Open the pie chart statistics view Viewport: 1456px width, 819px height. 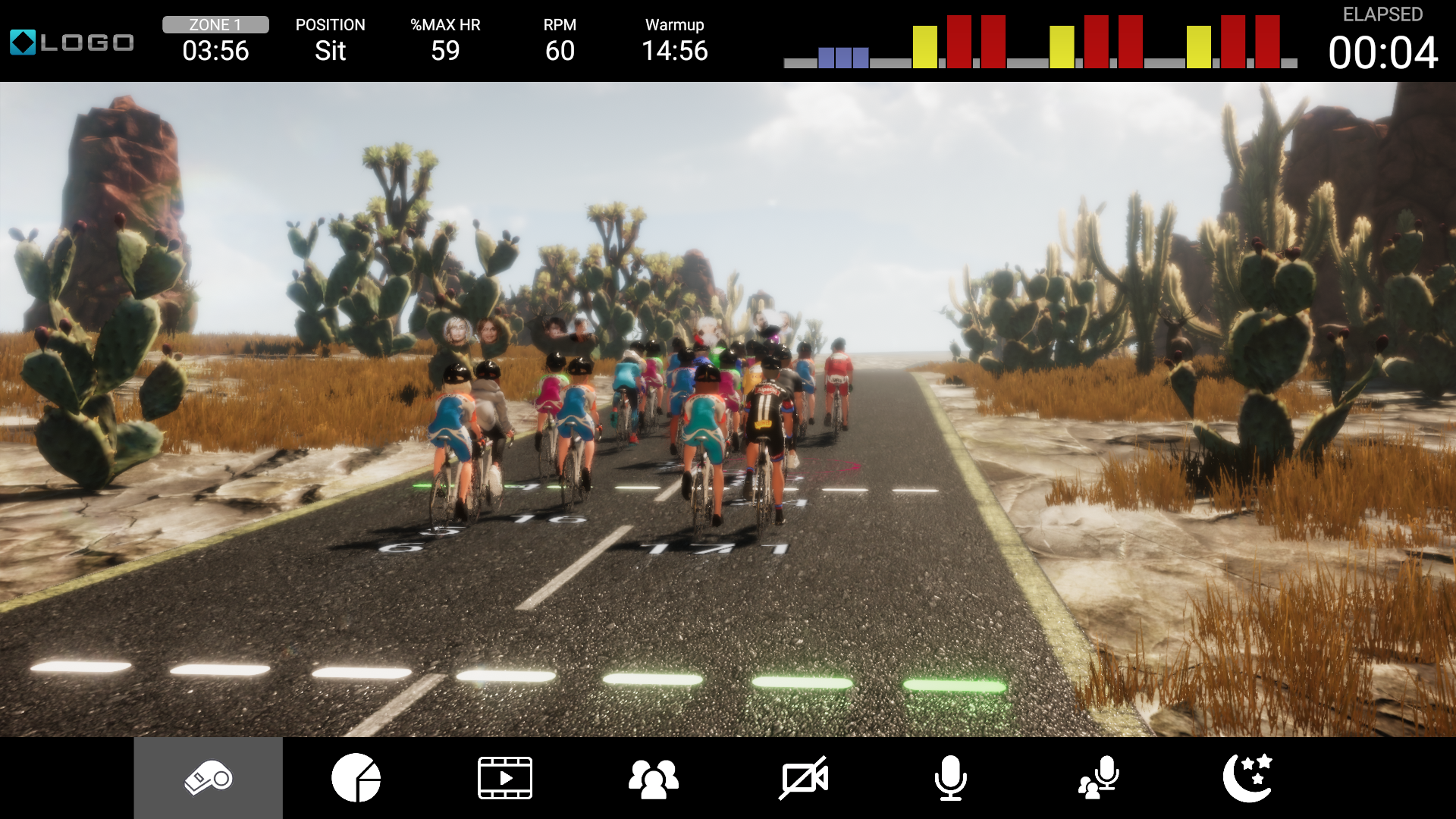(356, 777)
